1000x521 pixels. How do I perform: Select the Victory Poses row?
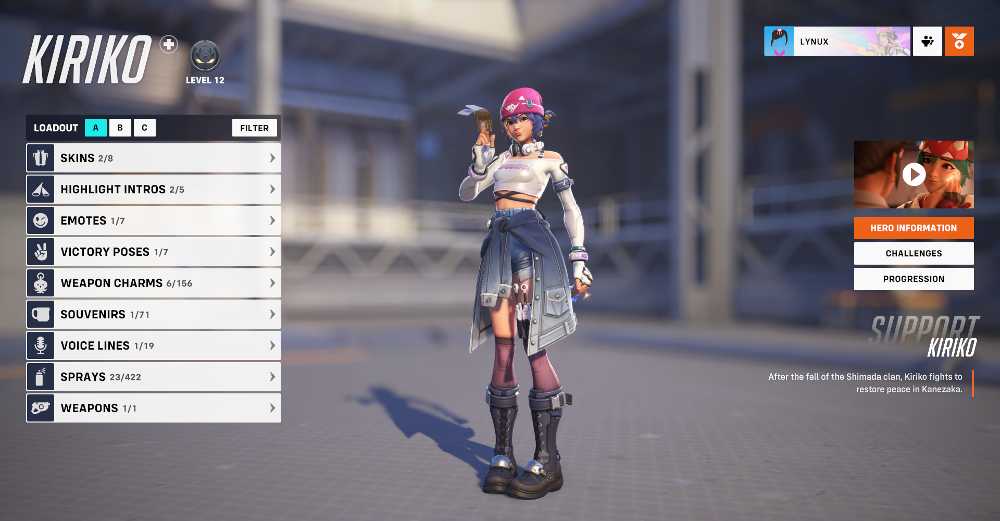(x=153, y=252)
